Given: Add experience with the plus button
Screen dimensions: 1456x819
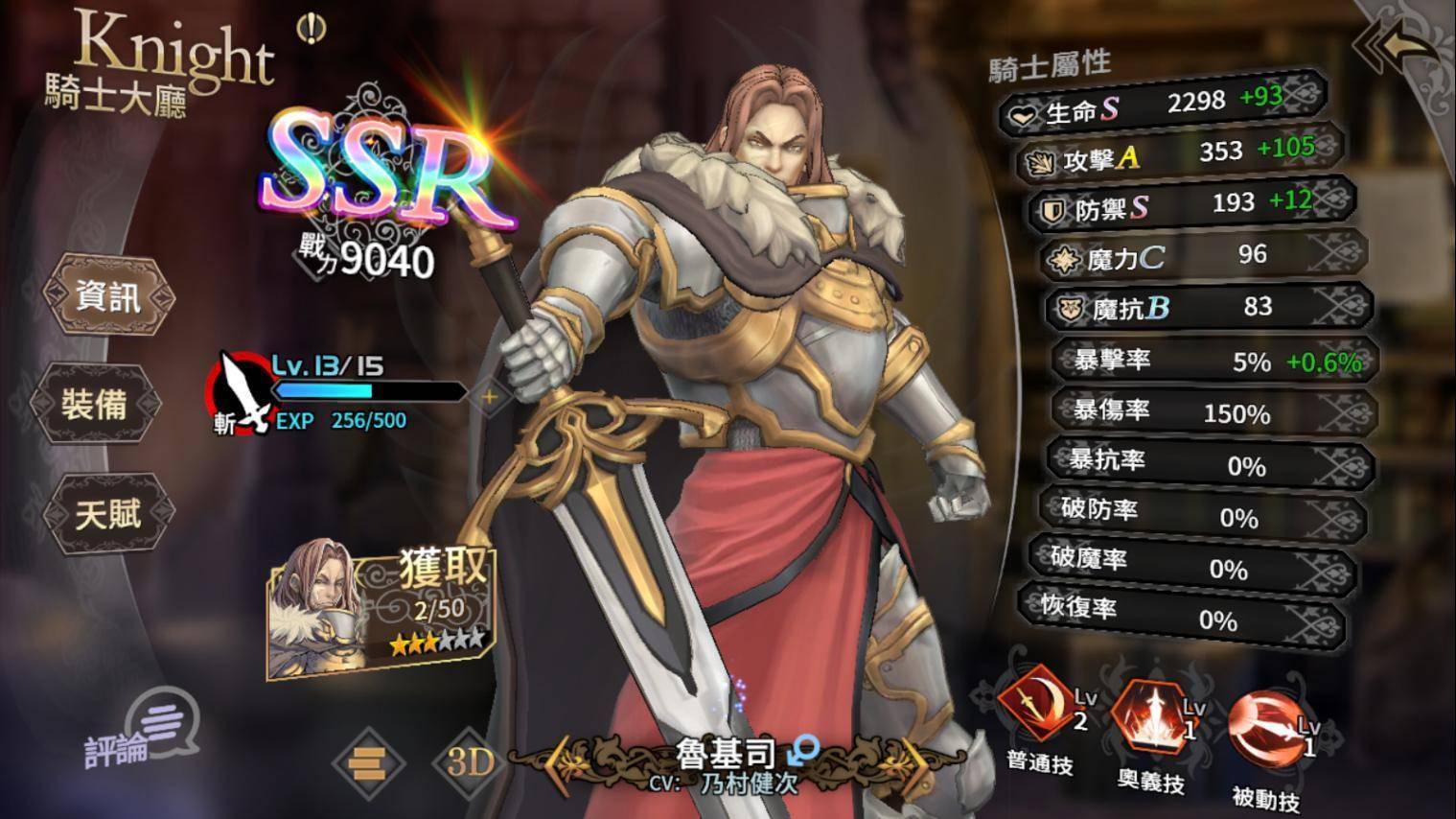Looking at the screenshot, I should point(489,395).
